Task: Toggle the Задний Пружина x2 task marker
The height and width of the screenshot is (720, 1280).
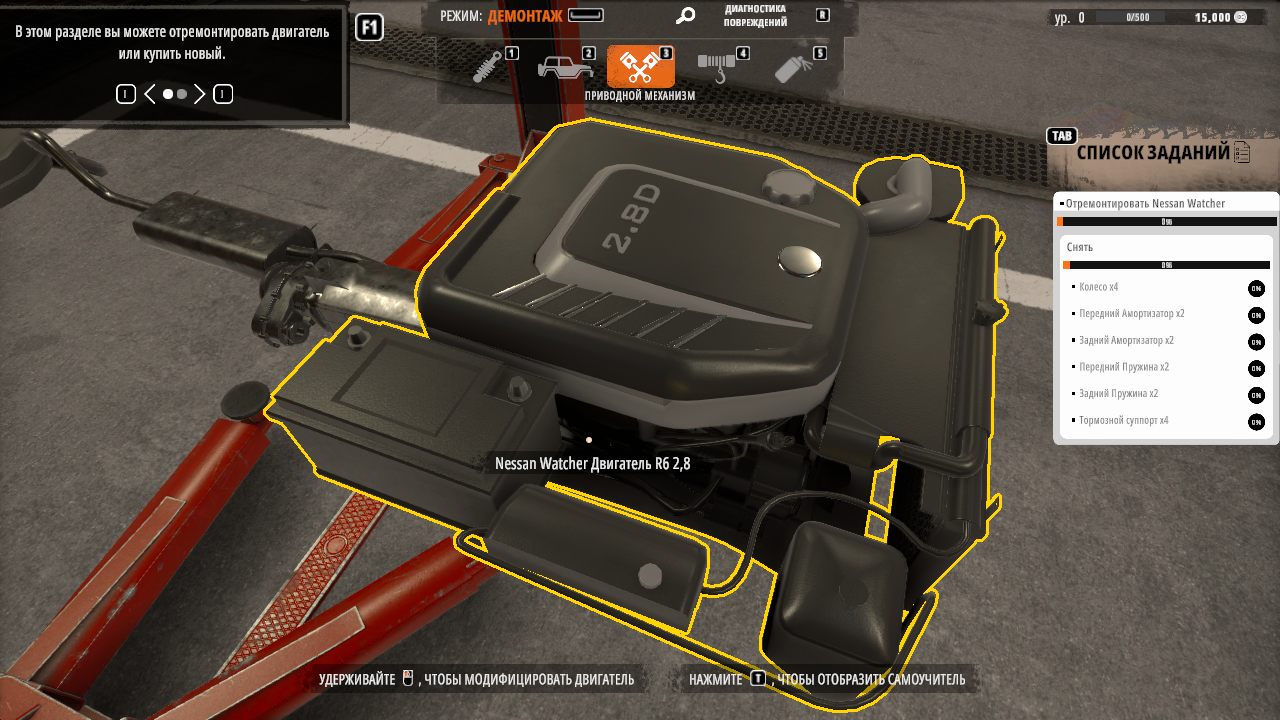Action: click(1256, 395)
